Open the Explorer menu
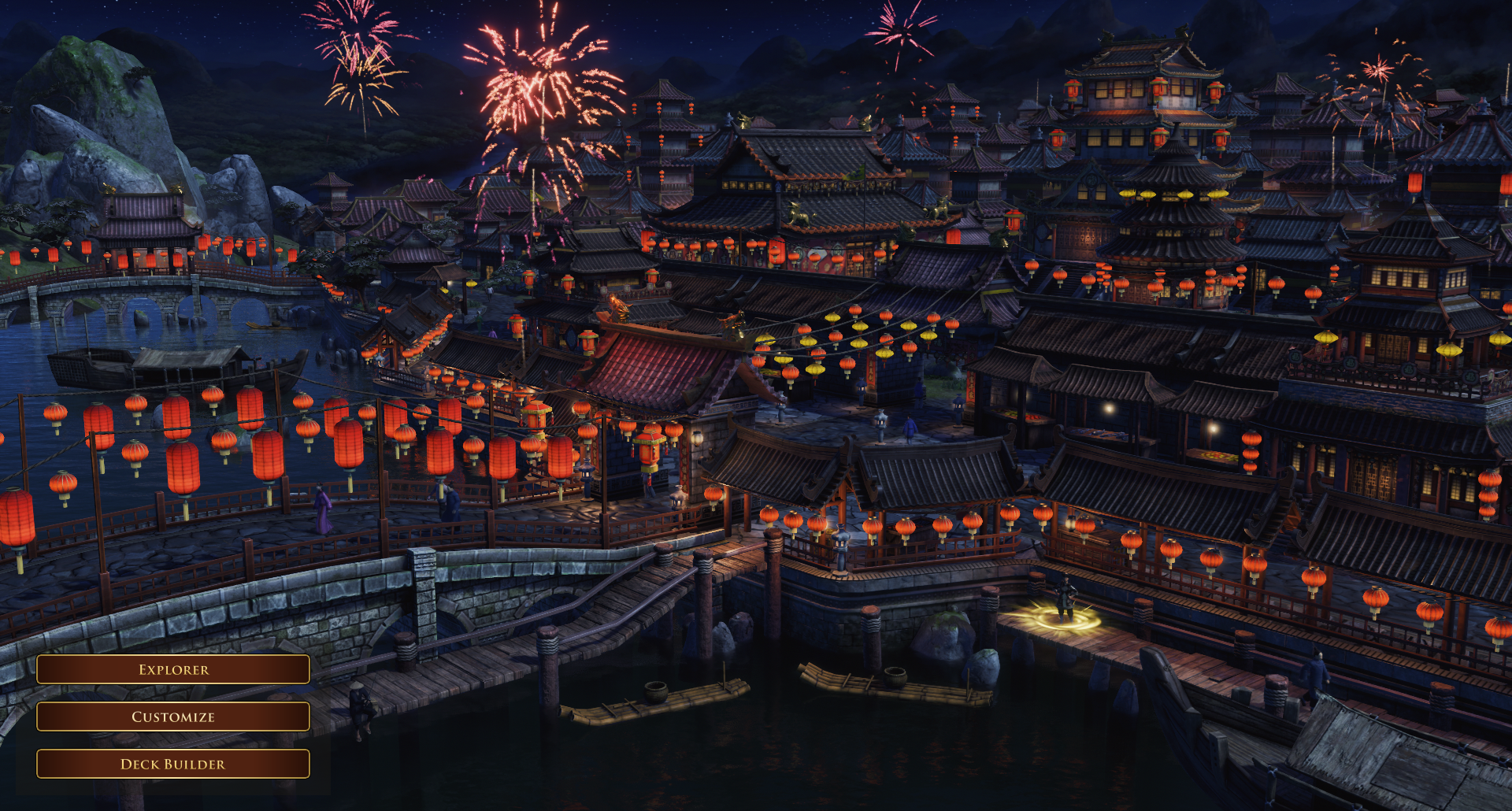 (x=173, y=669)
